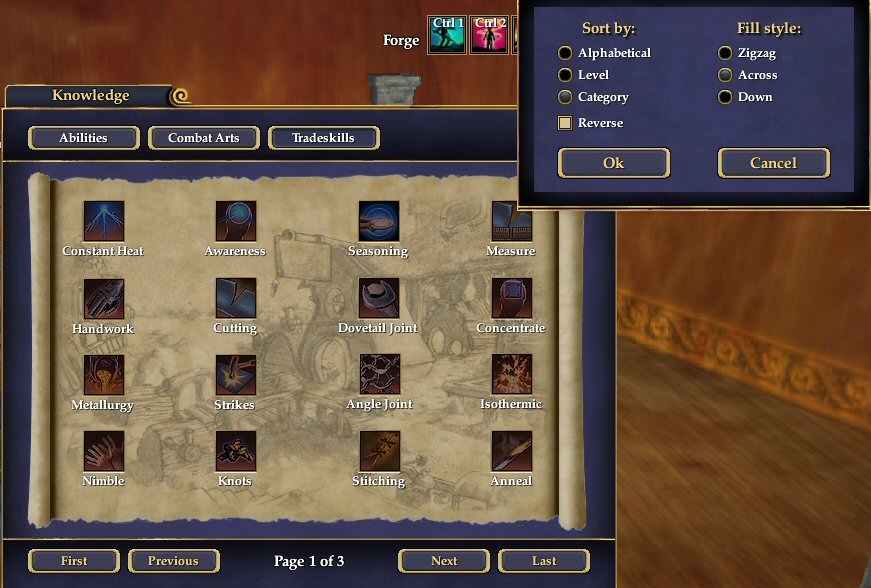This screenshot has width=871, height=588.
Task: Switch to Combat Arts list
Action: coord(203,138)
